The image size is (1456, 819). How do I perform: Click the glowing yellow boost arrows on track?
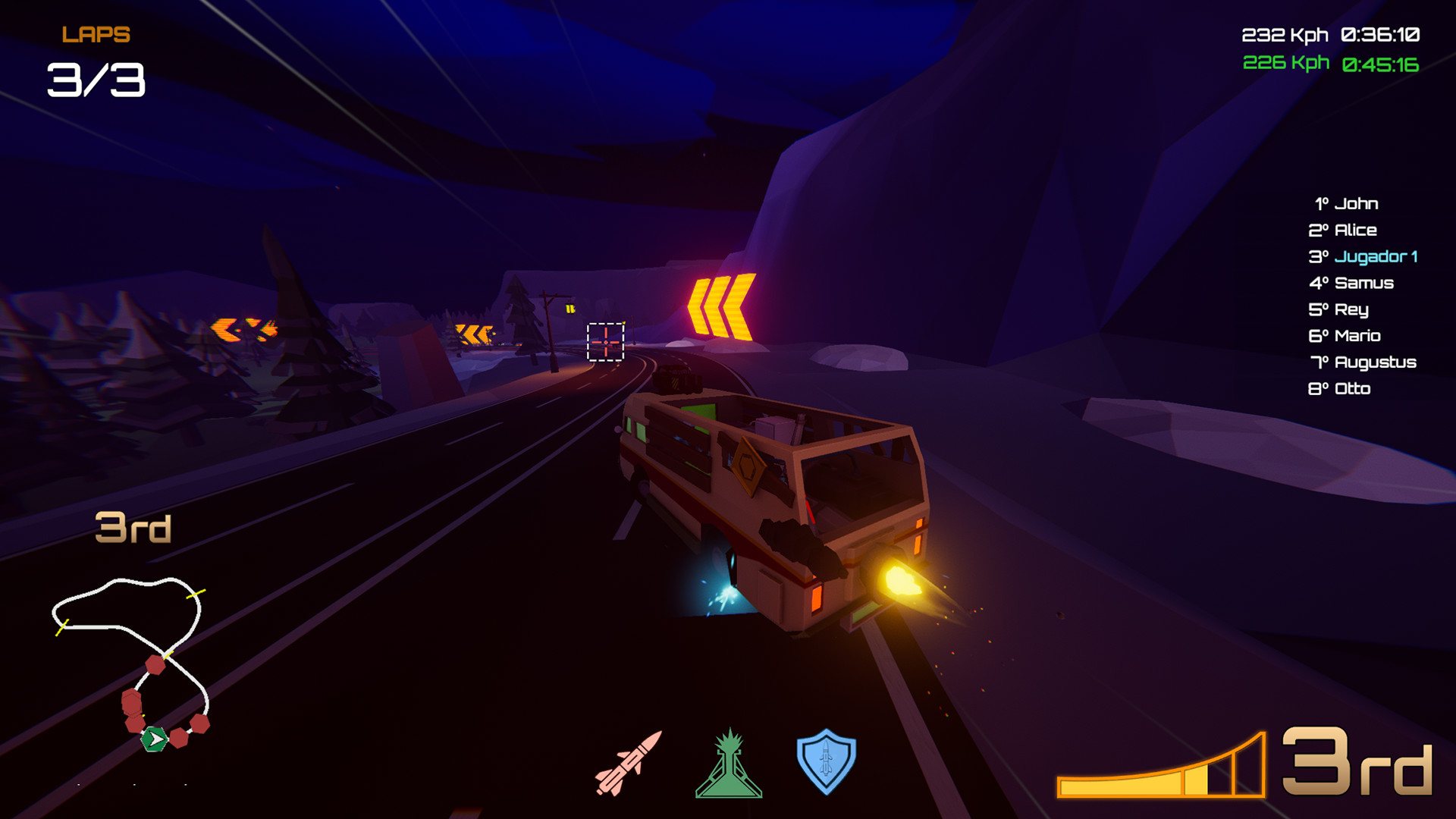coord(722,304)
